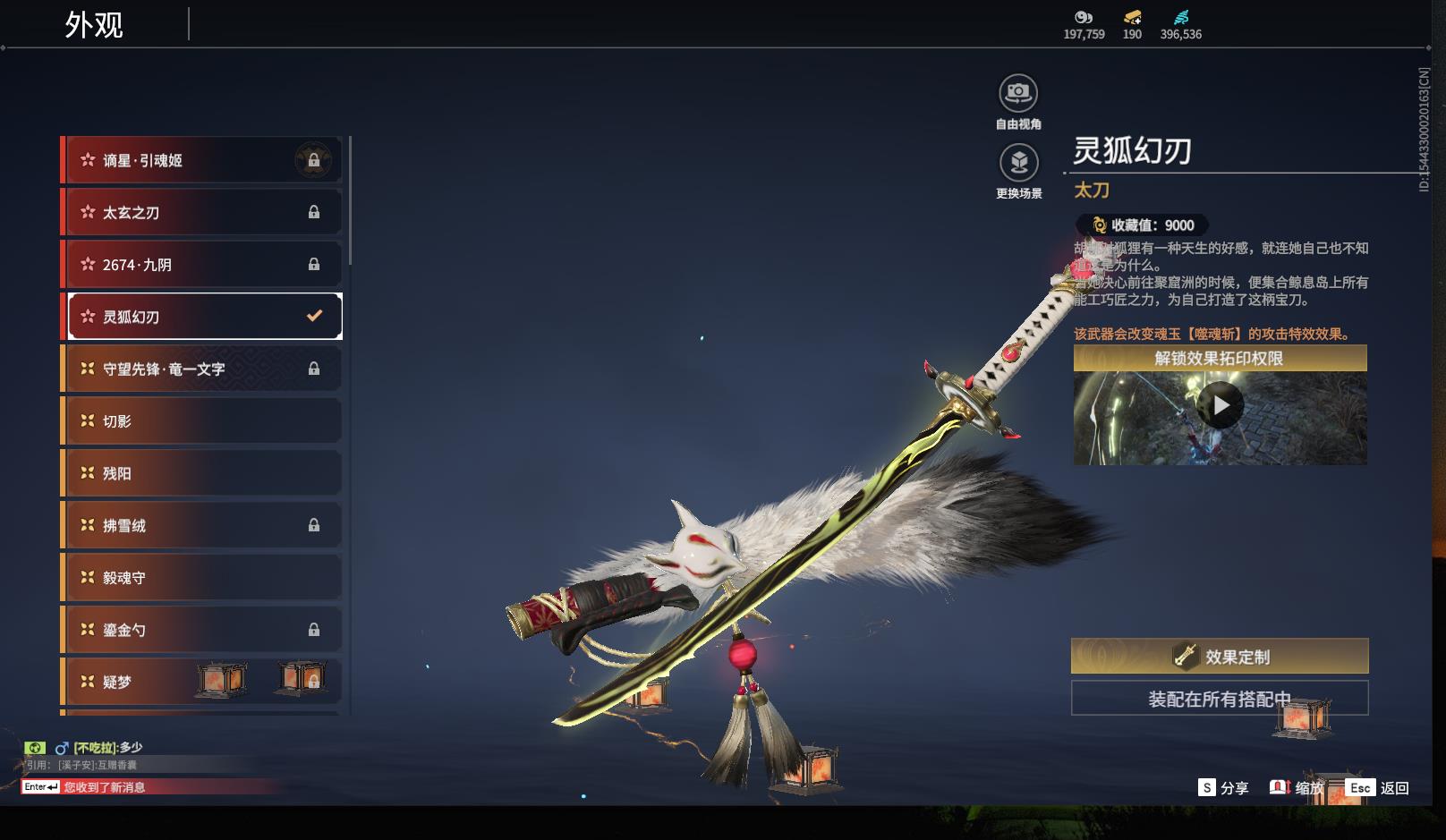Select the 2674·九阴 skin row
1446x840 pixels.
point(204,265)
